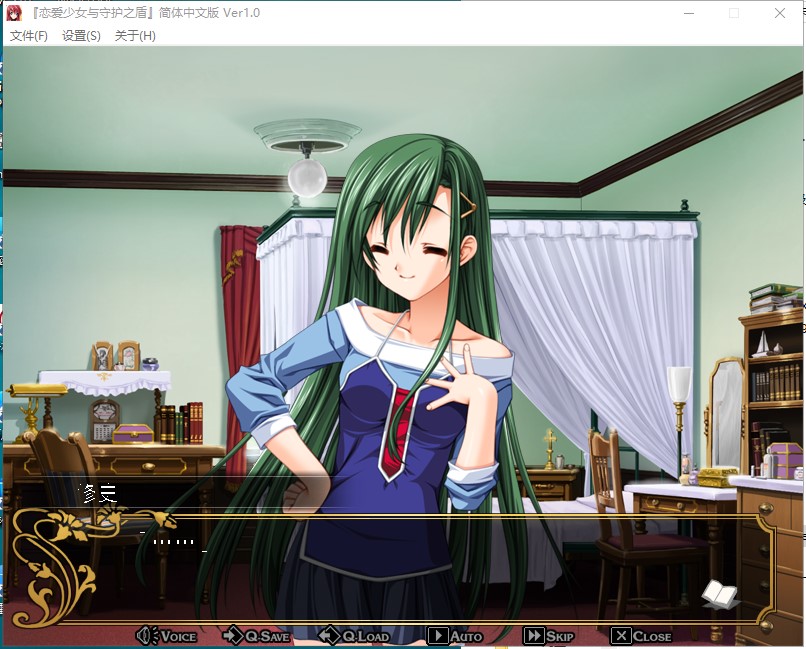The width and height of the screenshot is (806, 649).
Task: Close the game window
Action: 780,14
